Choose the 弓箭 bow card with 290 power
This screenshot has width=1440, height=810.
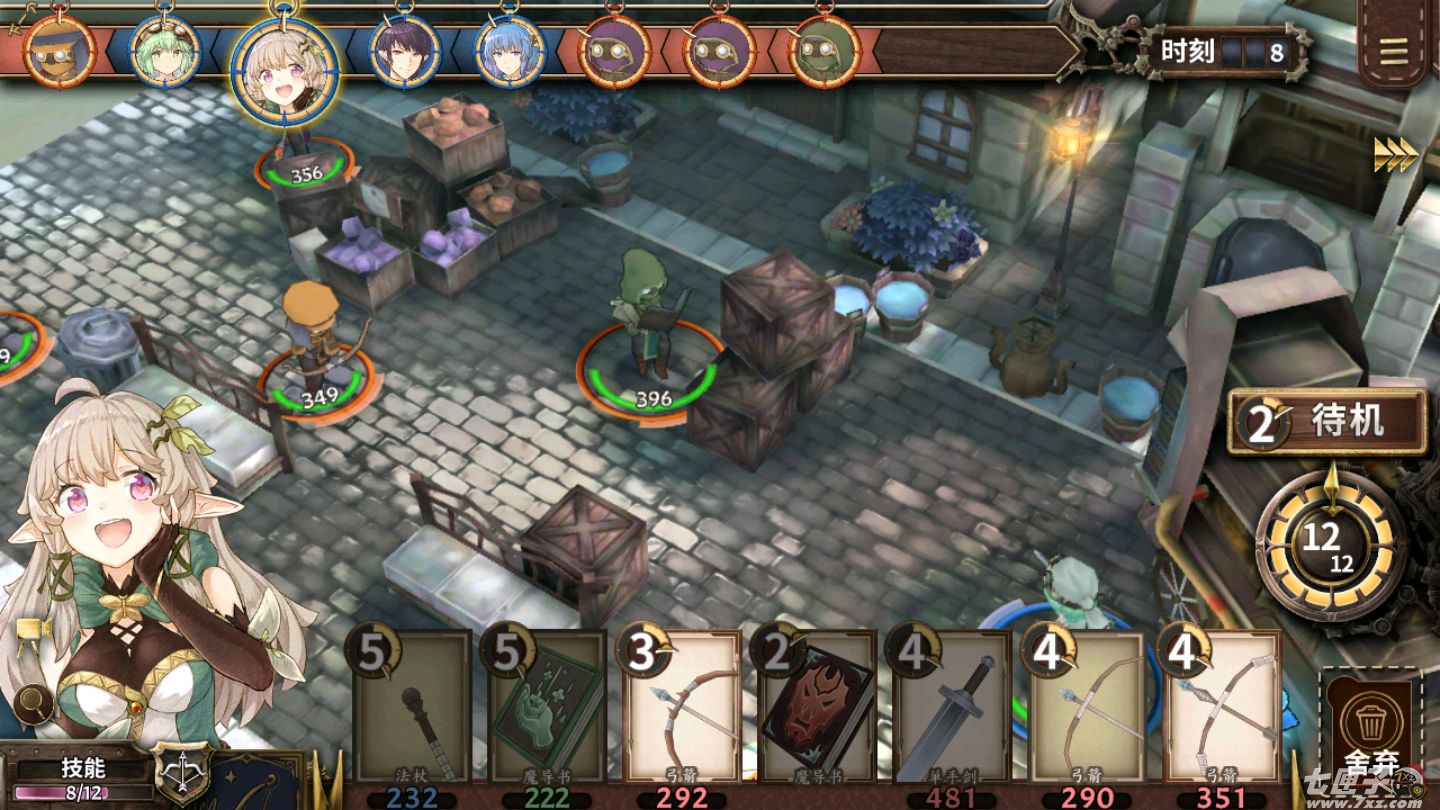tap(1087, 708)
